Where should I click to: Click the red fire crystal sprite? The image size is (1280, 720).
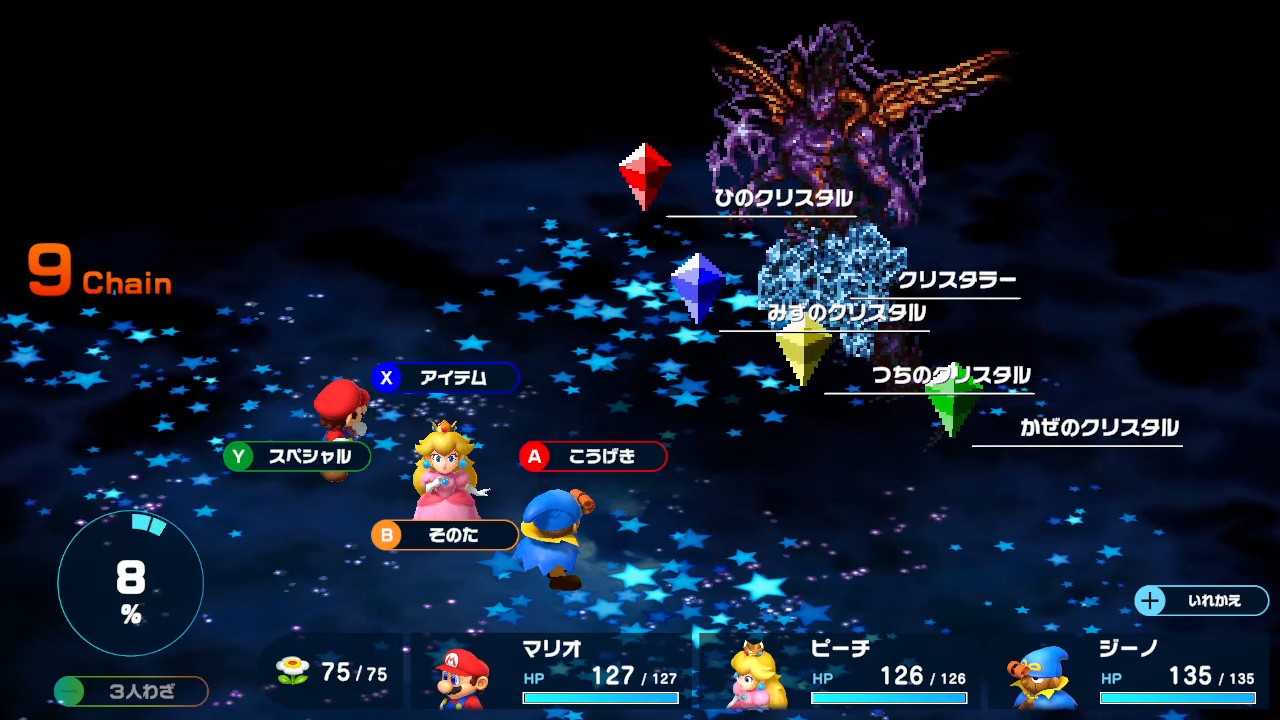tap(643, 170)
